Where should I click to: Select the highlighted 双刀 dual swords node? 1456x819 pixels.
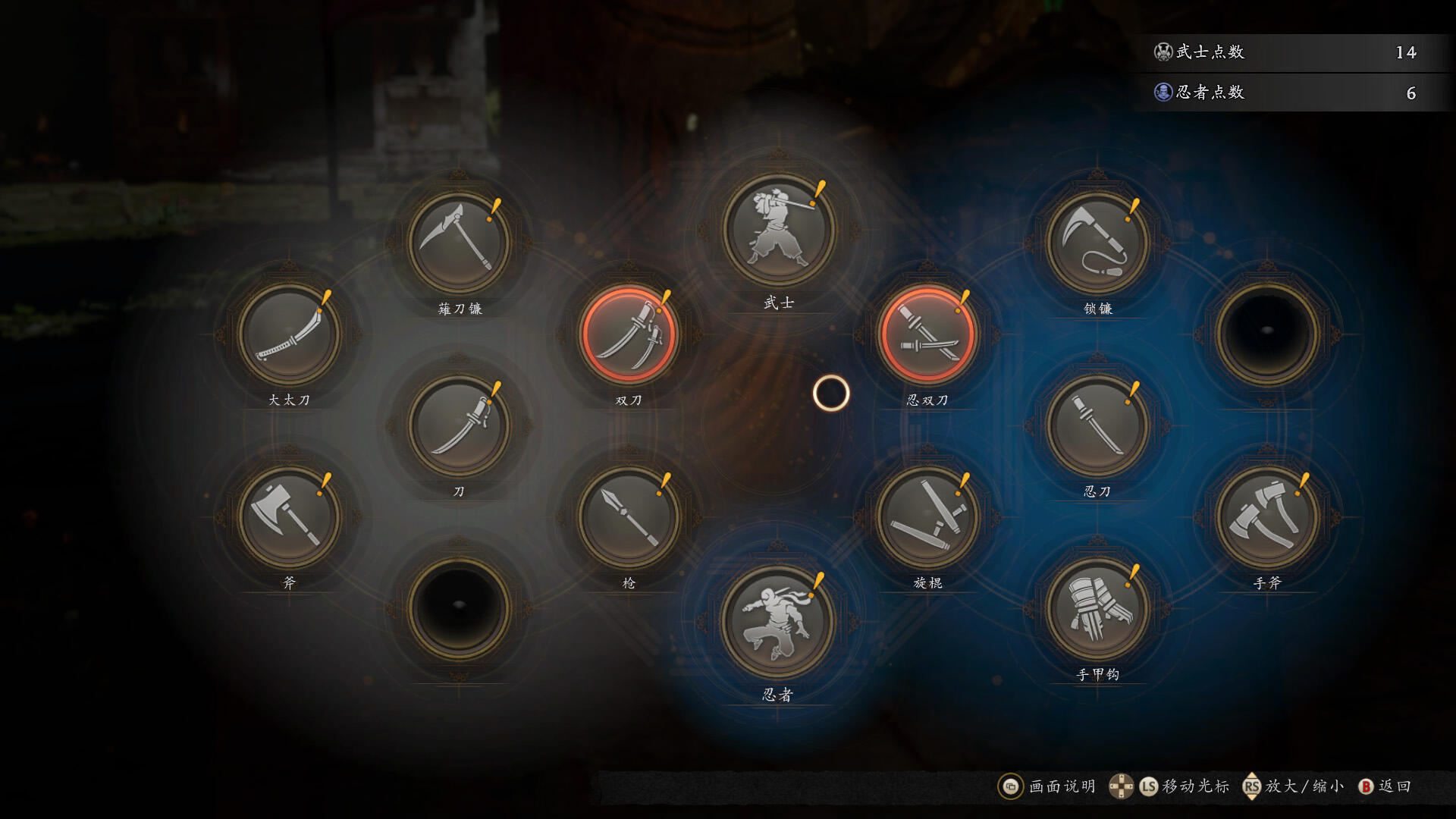628,334
